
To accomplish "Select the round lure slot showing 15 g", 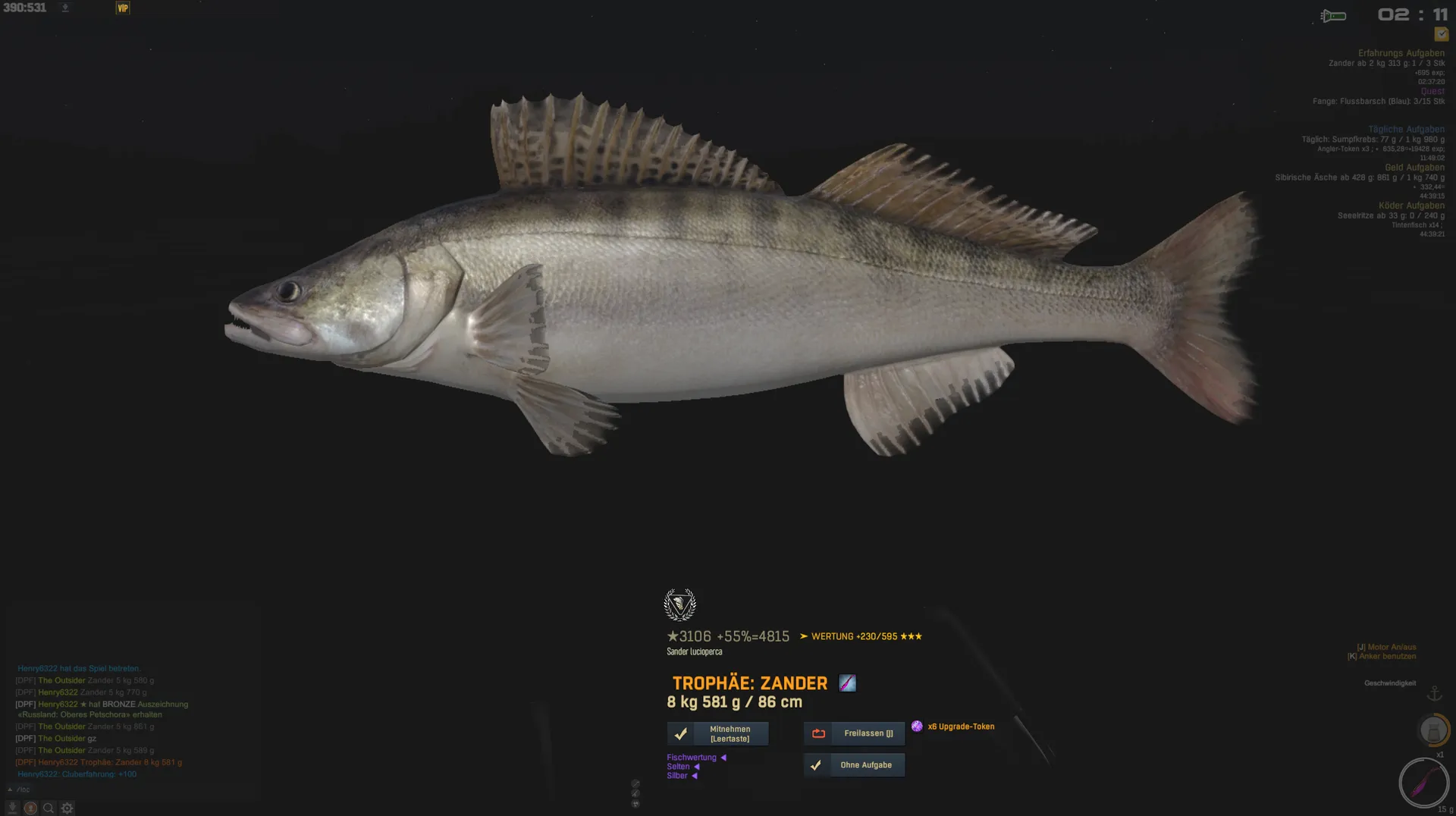I will pyautogui.click(x=1423, y=782).
